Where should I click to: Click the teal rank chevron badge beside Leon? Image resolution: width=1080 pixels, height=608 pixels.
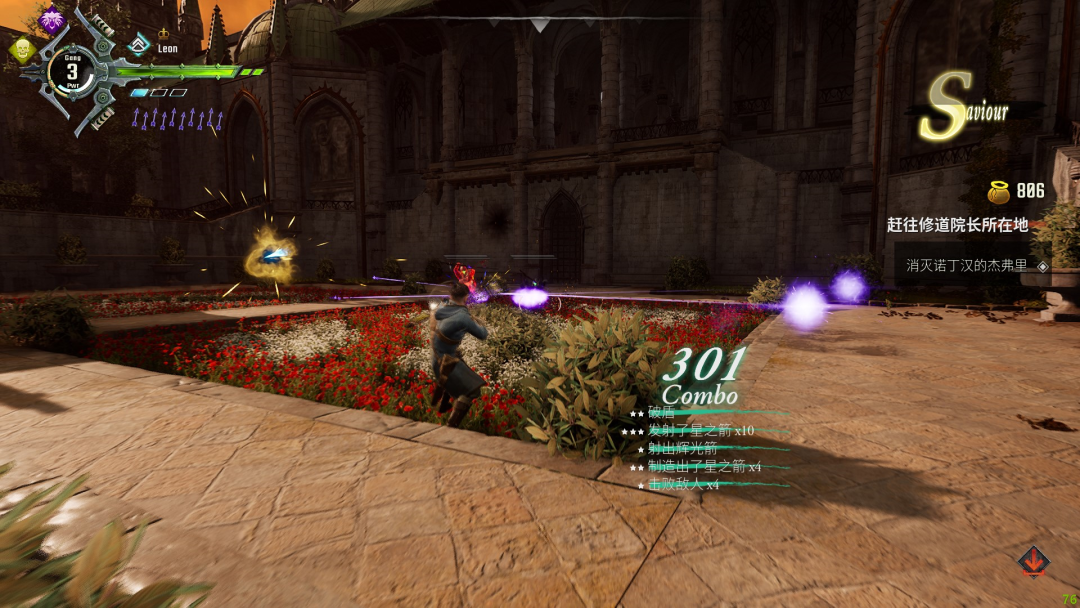click(140, 44)
